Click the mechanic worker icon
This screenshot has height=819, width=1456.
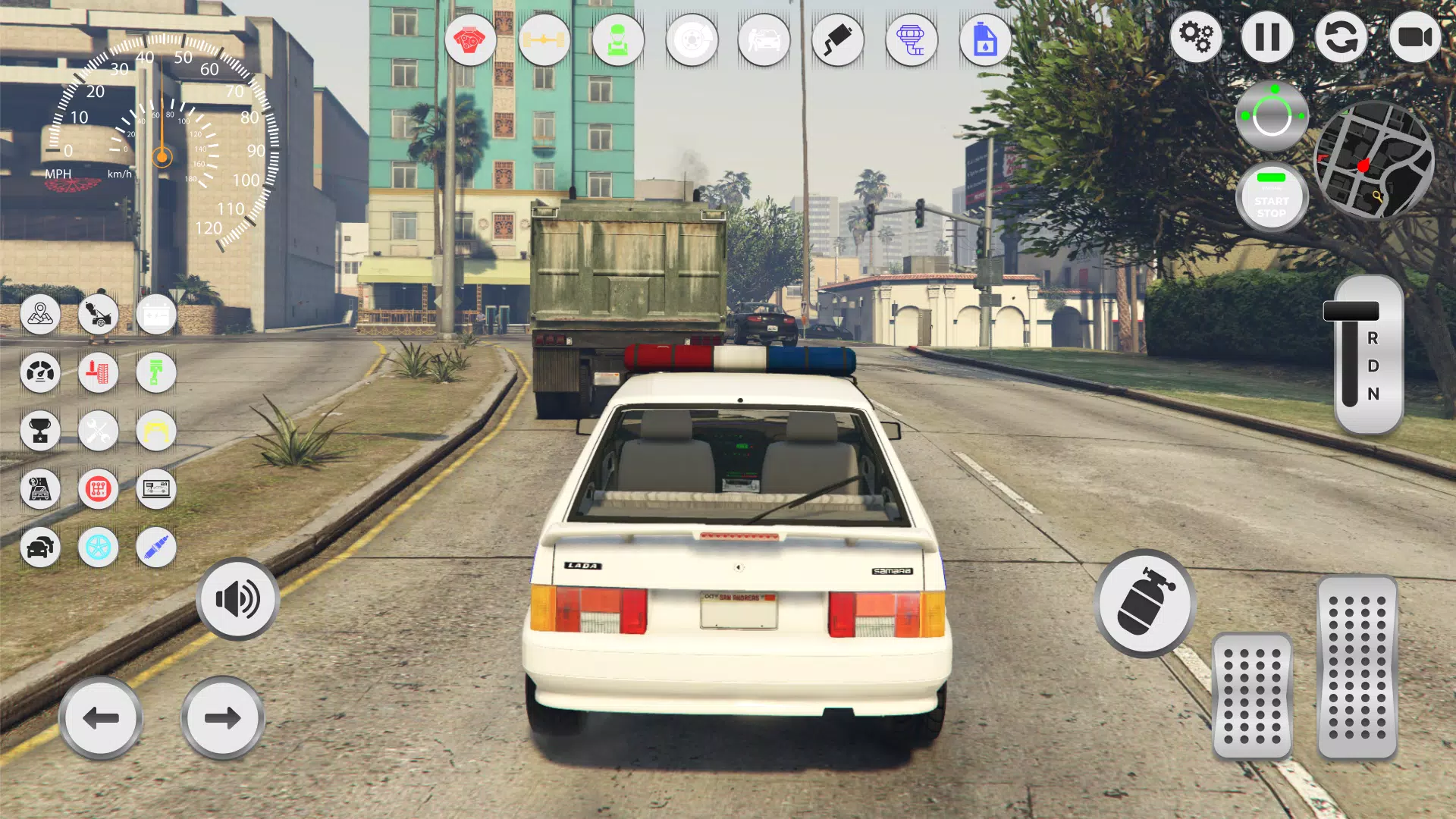(x=617, y=40)
